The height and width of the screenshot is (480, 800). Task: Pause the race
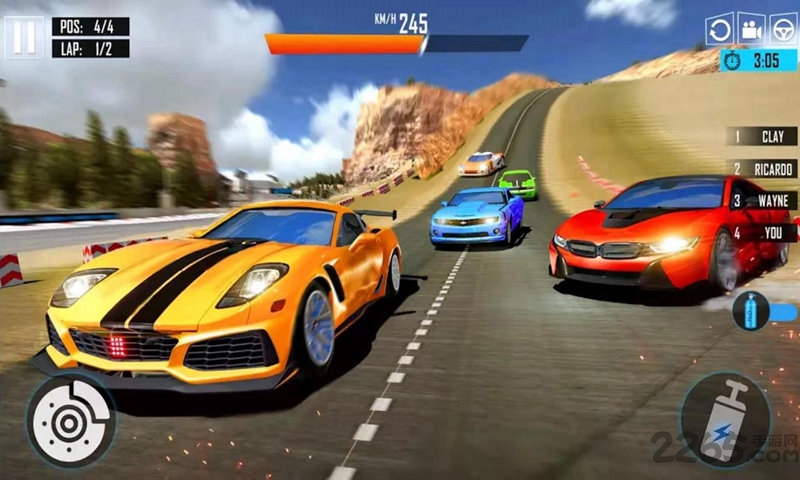click(x=24, y=37)
